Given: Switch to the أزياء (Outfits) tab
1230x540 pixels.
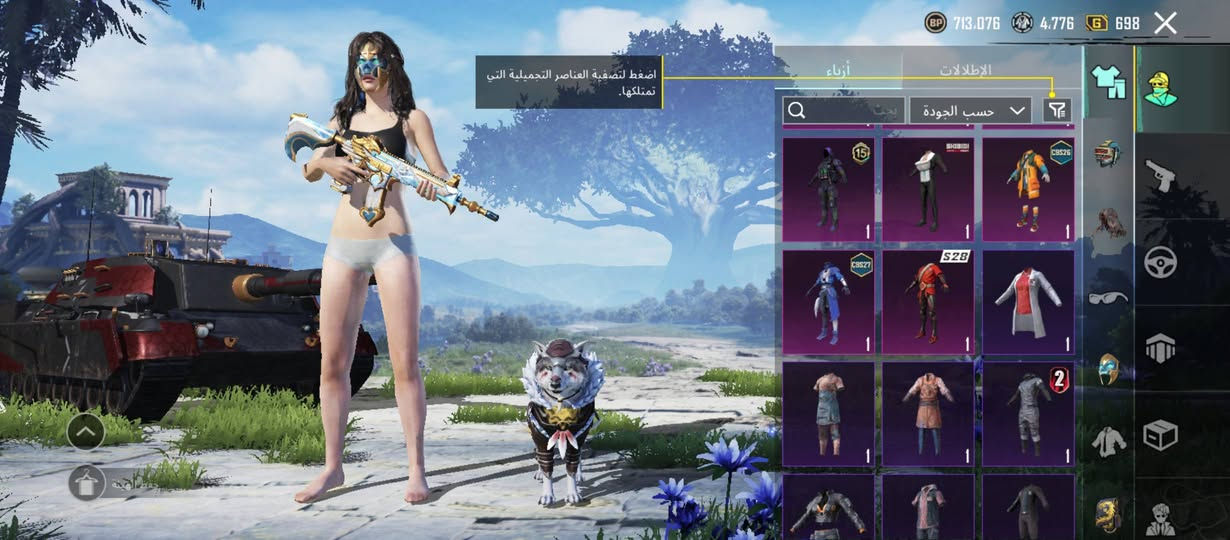Looking at the screenshot, I should coord(838,70).
